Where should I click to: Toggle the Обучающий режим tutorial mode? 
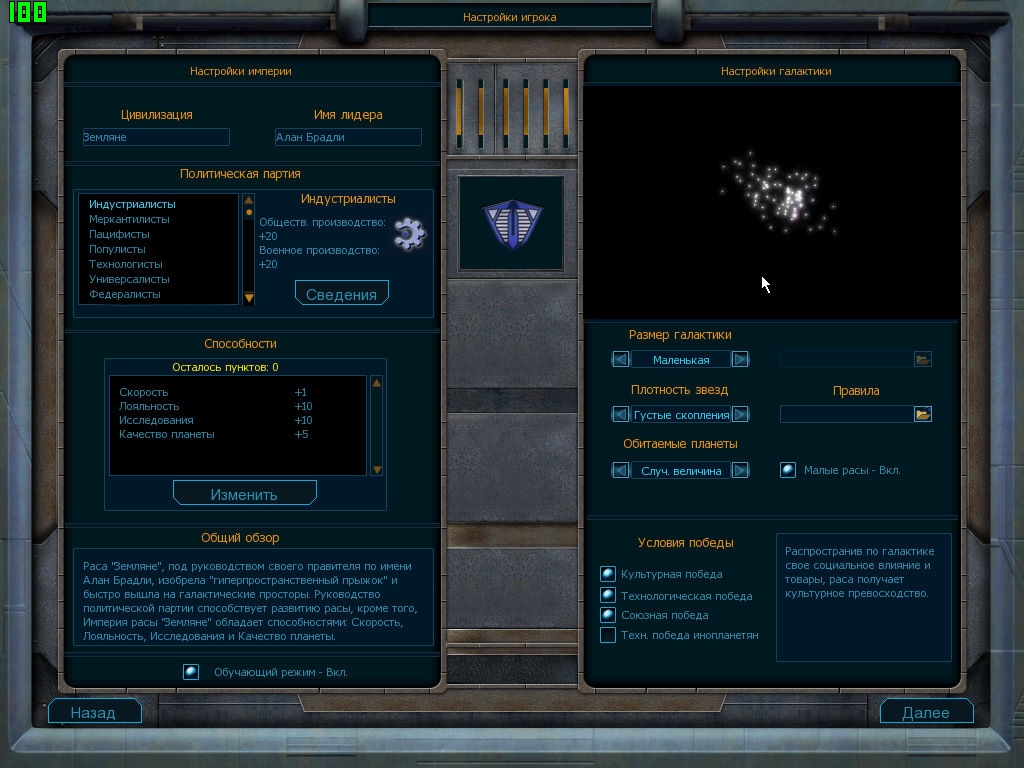click(x=191, y=672)
